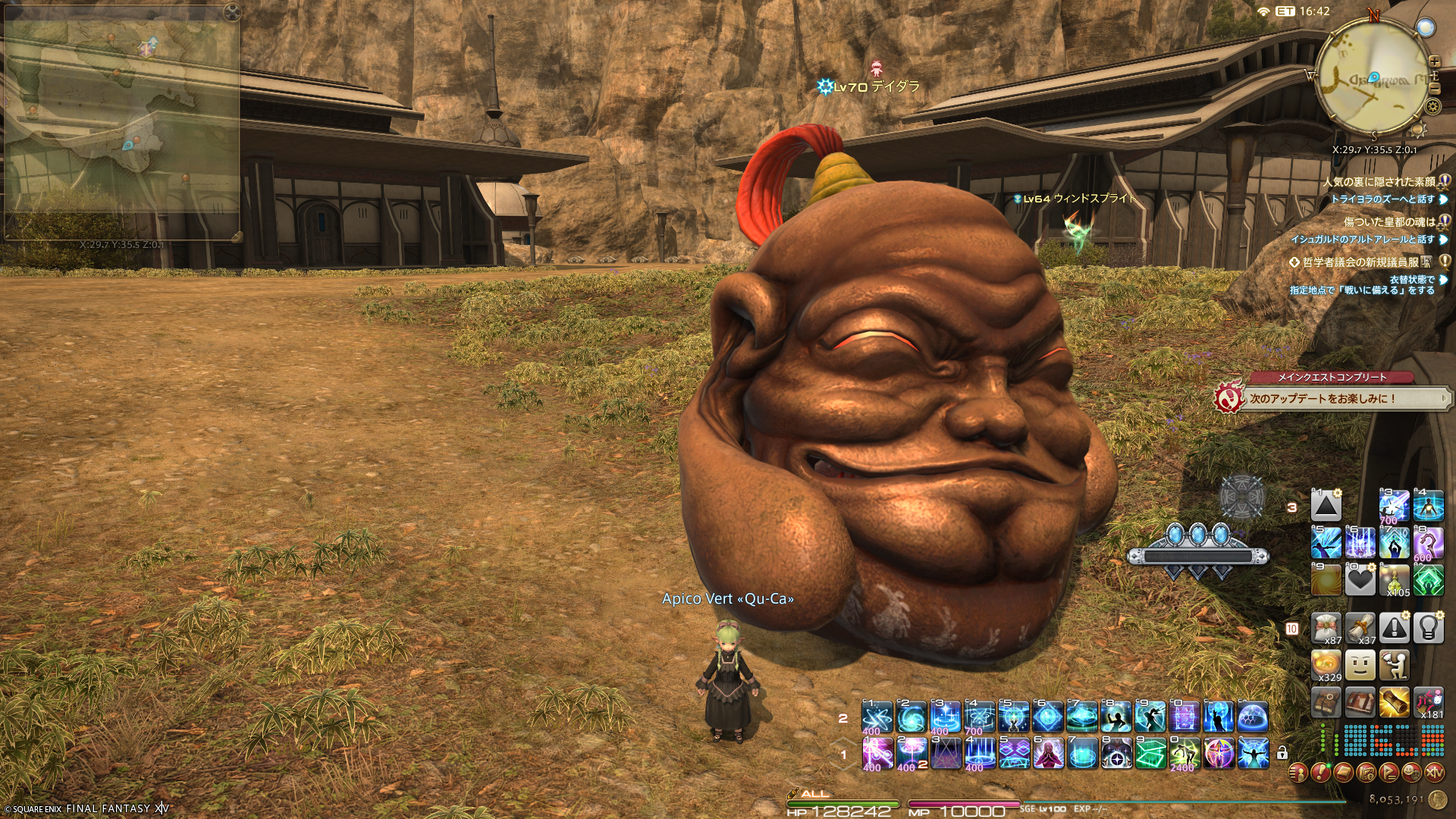
Task: Activate the smiley face emote icon
Action: pos(1360,665)
